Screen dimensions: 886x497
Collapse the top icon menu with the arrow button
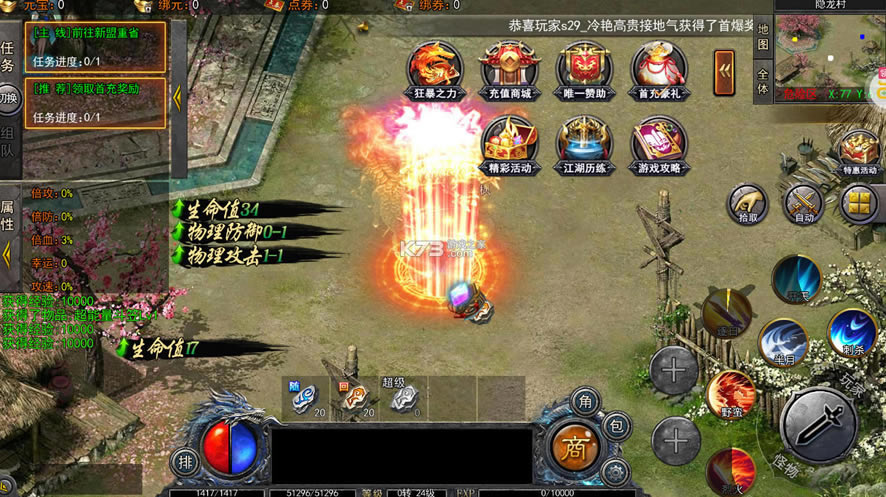(724, 72)
